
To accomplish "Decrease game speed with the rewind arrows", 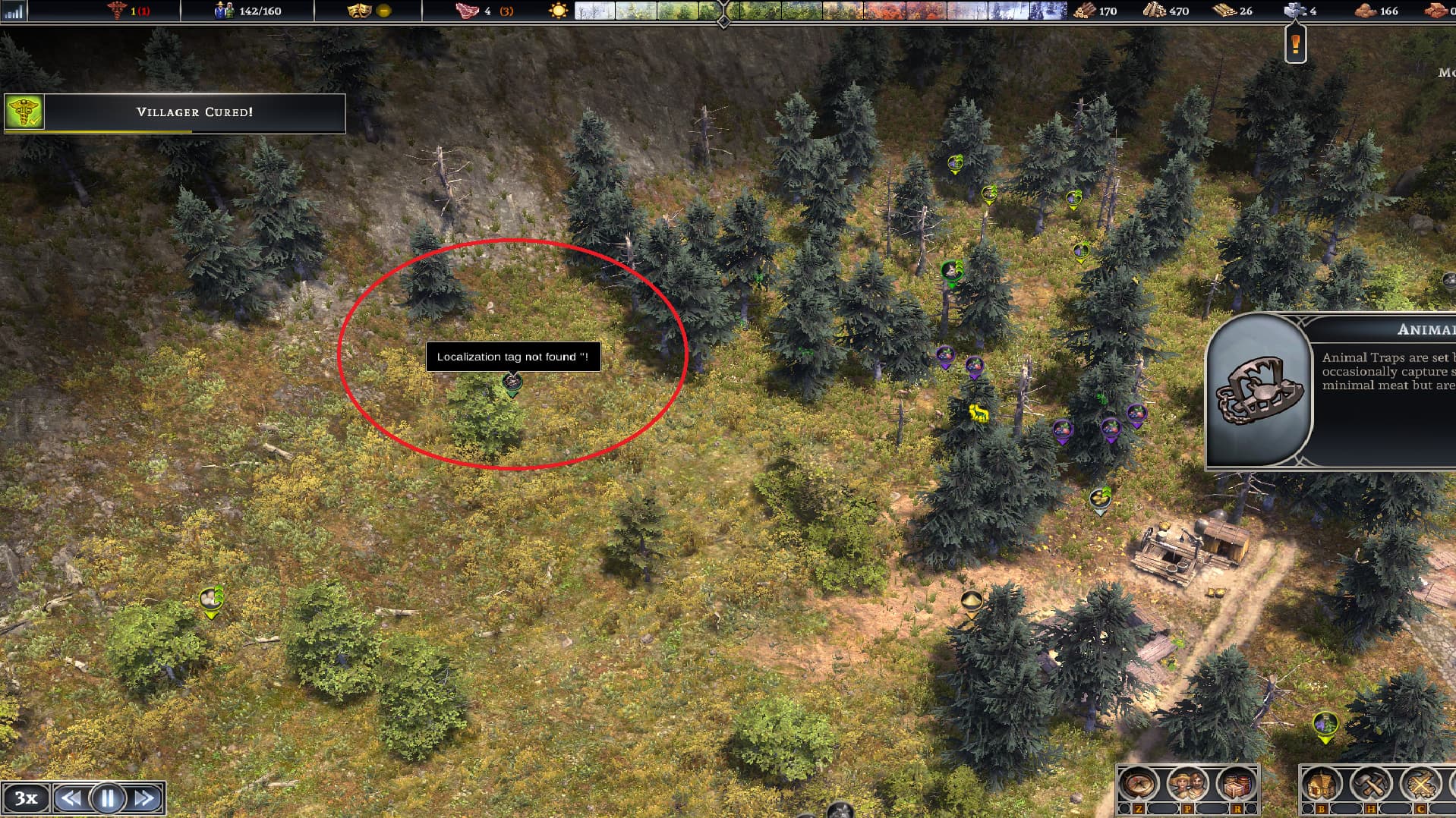I will (x=71, y=798).
